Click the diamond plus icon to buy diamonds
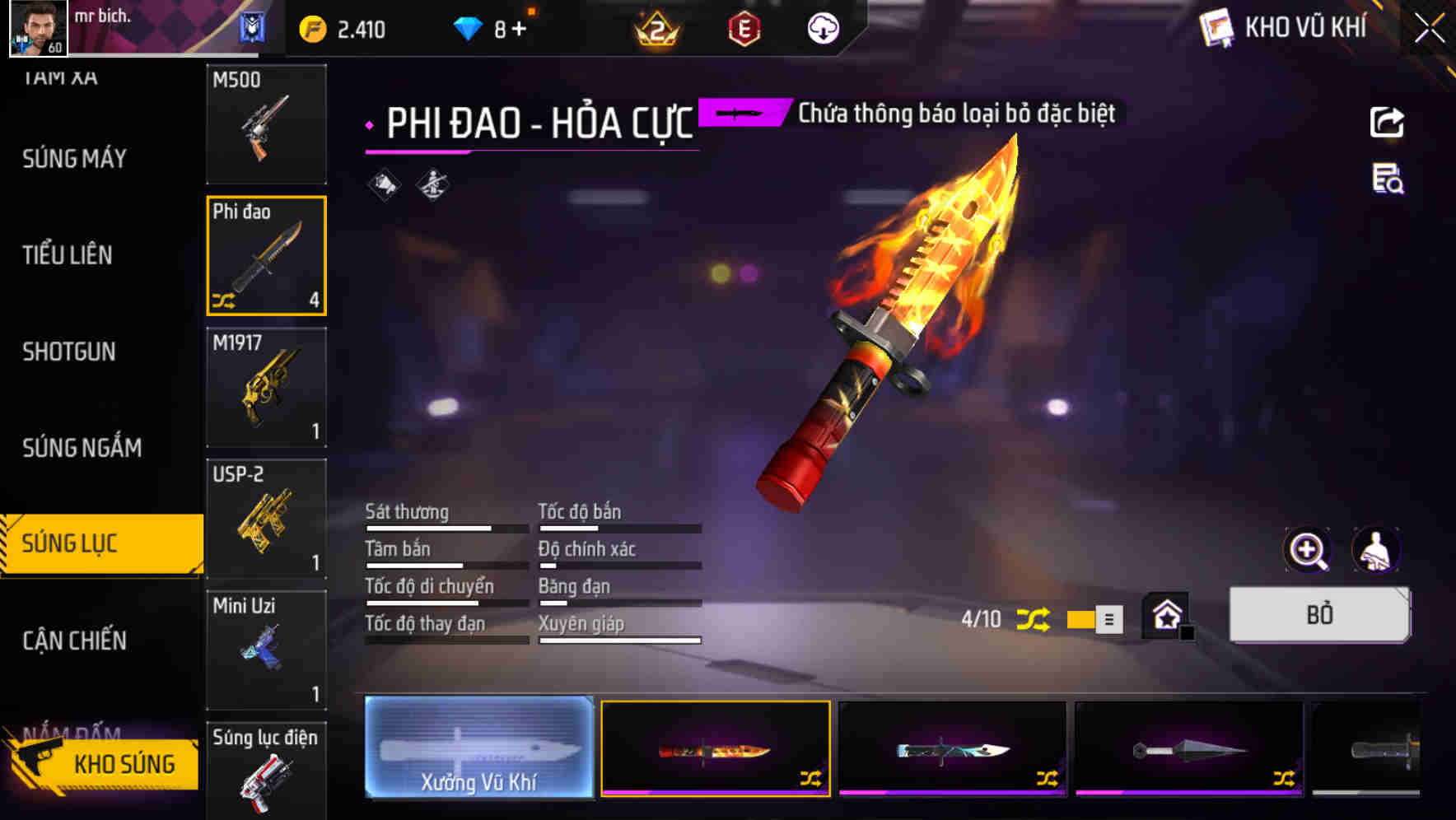The width and height of the screenshot is (1456, 820). [x=520, y=27]
